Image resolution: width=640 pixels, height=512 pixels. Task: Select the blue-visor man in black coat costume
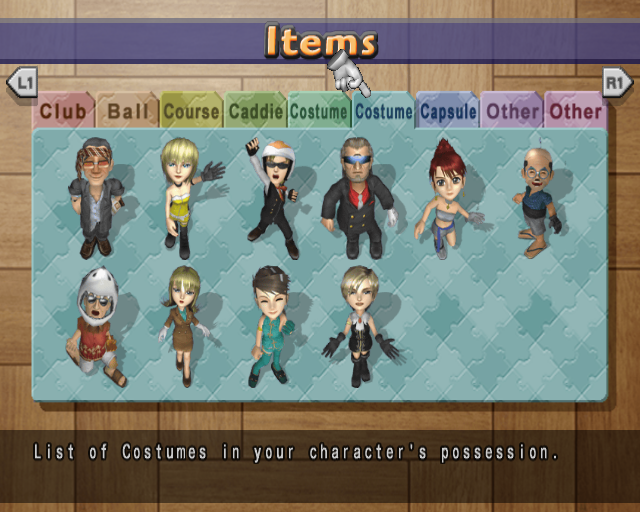[x=358, y=197]
